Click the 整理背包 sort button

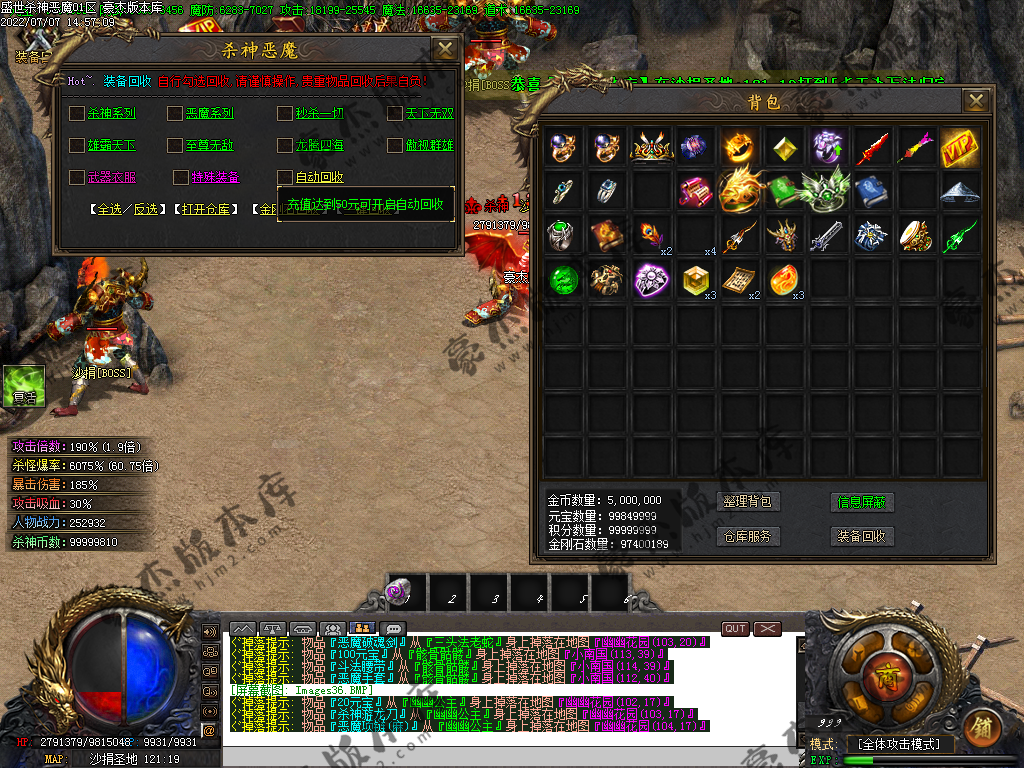(x=748, y=502)
